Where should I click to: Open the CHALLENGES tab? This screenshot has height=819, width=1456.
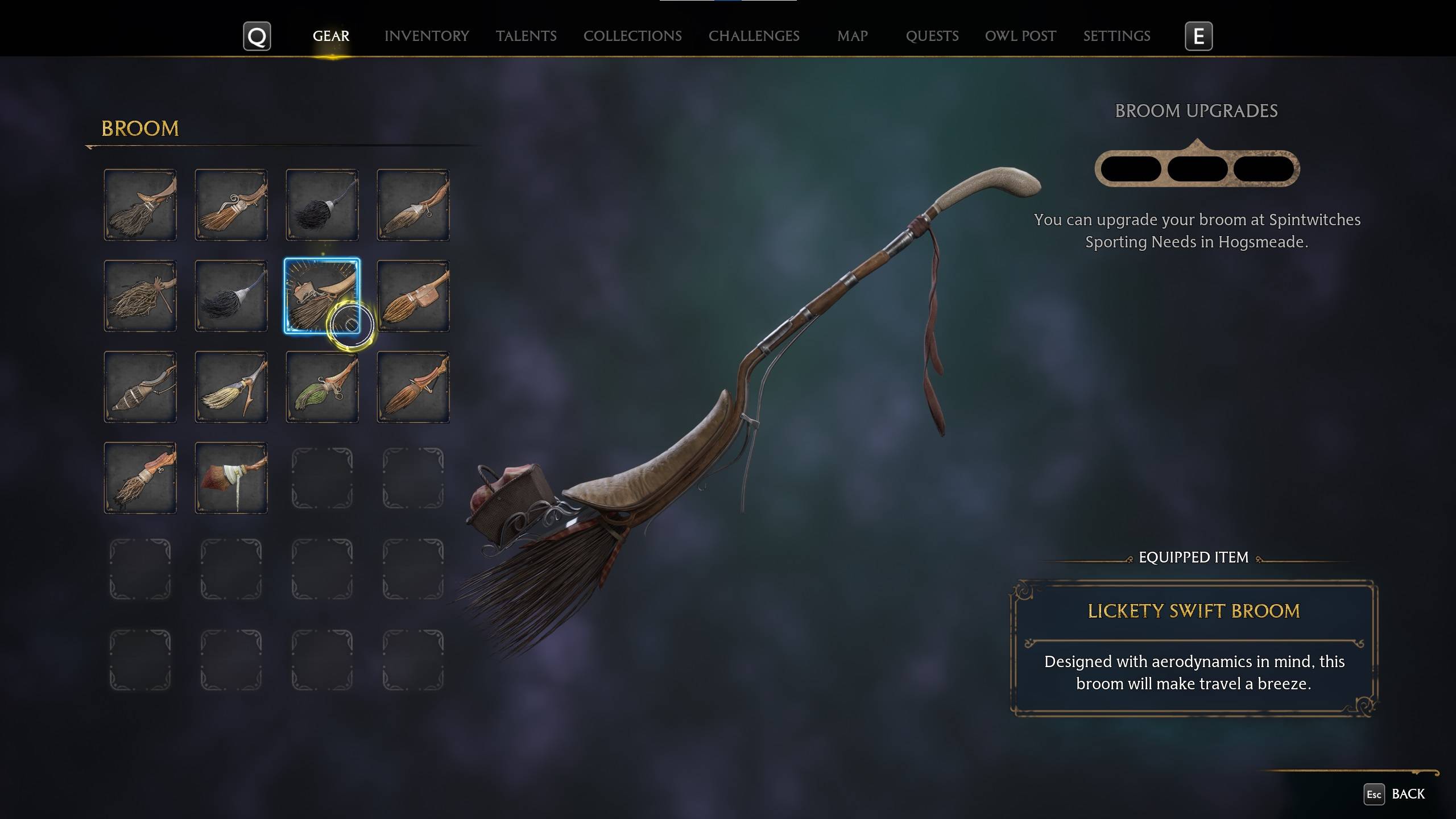754,36
